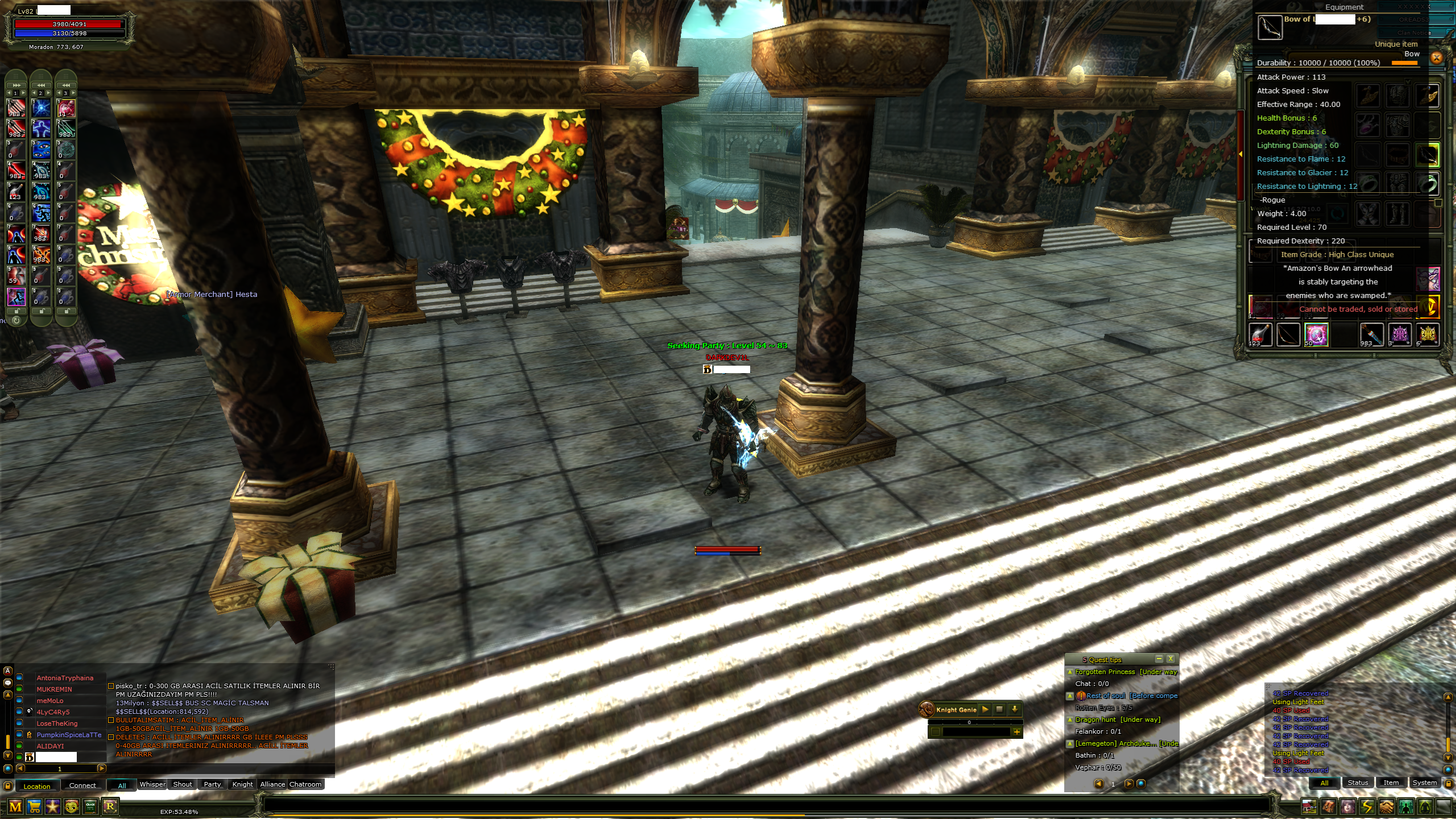This screenshot has width=1456, height=819.
Task: Open inventory via the bag icon bottom right
Action: coord(1328,806)
